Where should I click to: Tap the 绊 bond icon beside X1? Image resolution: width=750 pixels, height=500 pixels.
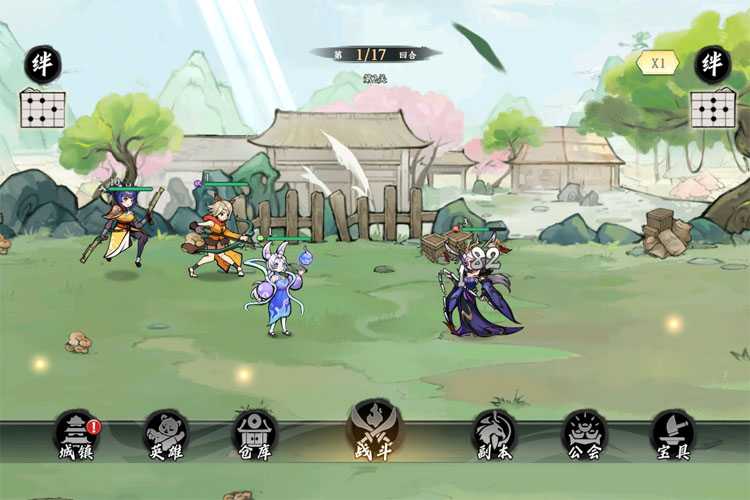tap(712, 63)
